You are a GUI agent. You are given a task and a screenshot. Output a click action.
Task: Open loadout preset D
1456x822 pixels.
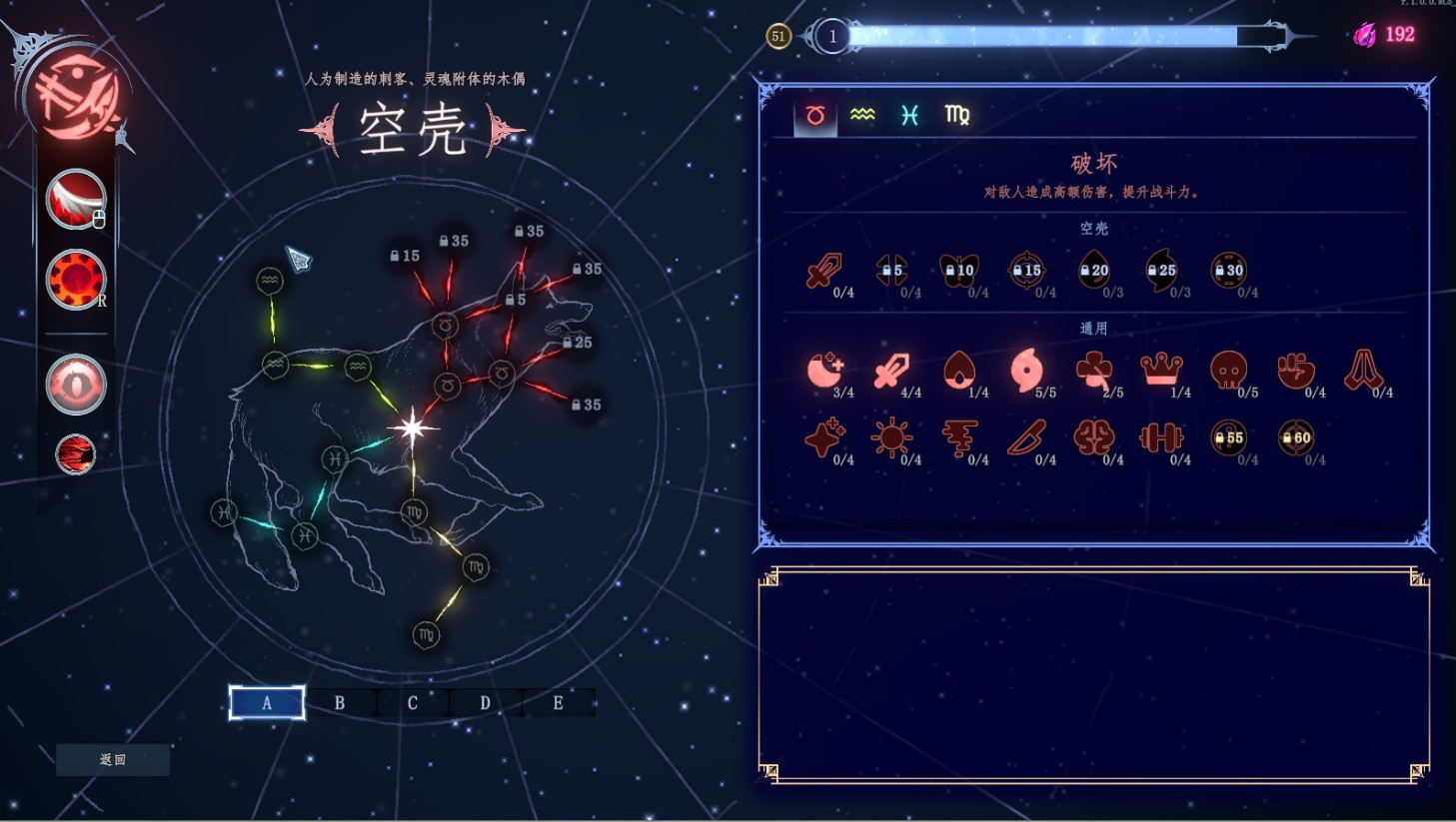[x=486, y=703]
